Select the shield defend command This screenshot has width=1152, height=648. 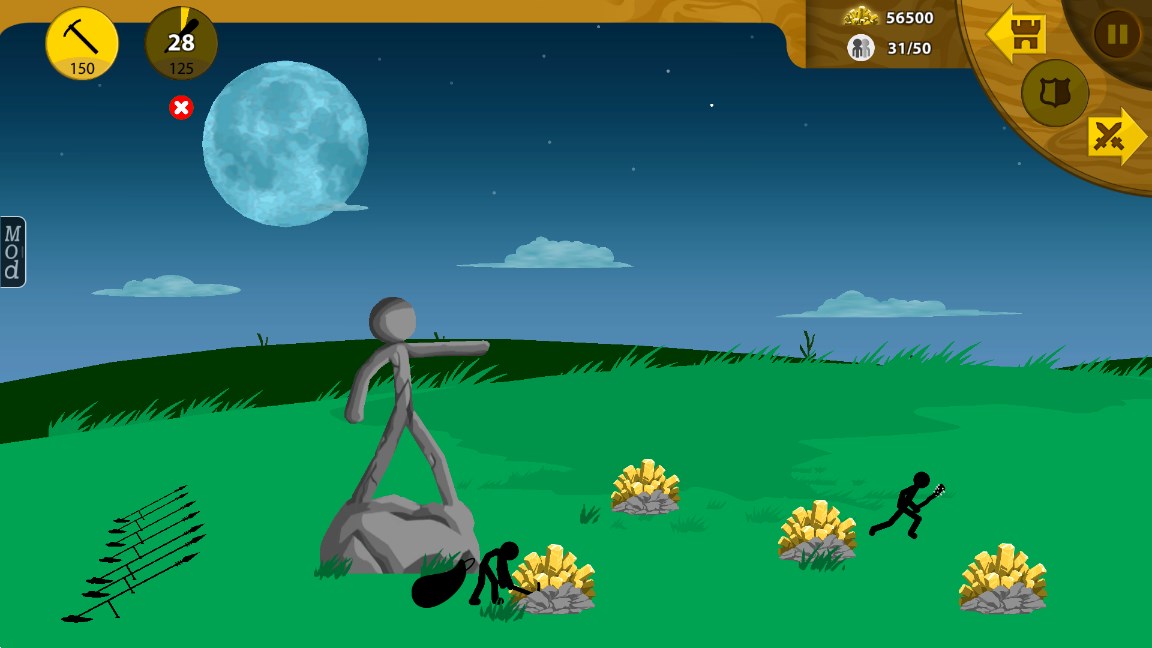pos(1054,93)
